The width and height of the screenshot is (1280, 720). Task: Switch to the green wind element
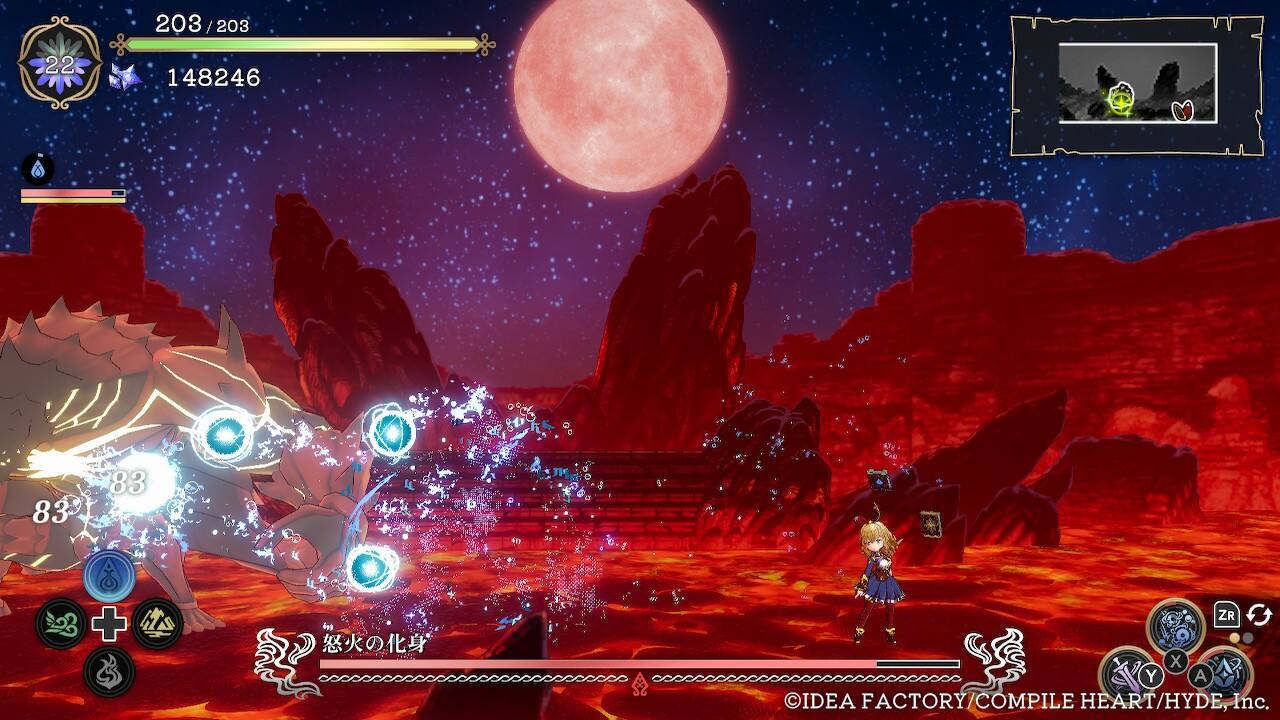coord(60,624)
